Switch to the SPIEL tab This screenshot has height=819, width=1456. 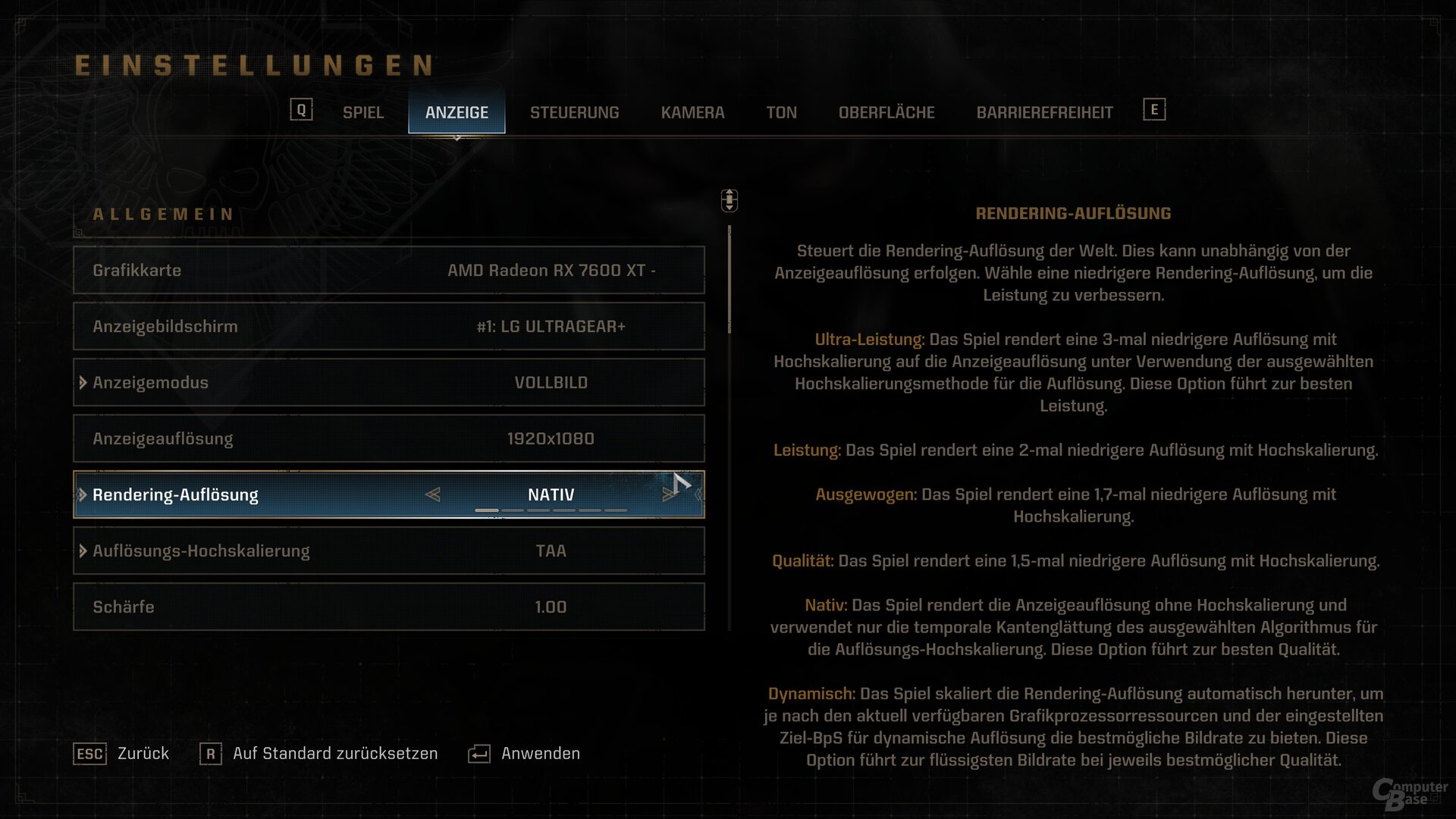(x=362, y=112)
